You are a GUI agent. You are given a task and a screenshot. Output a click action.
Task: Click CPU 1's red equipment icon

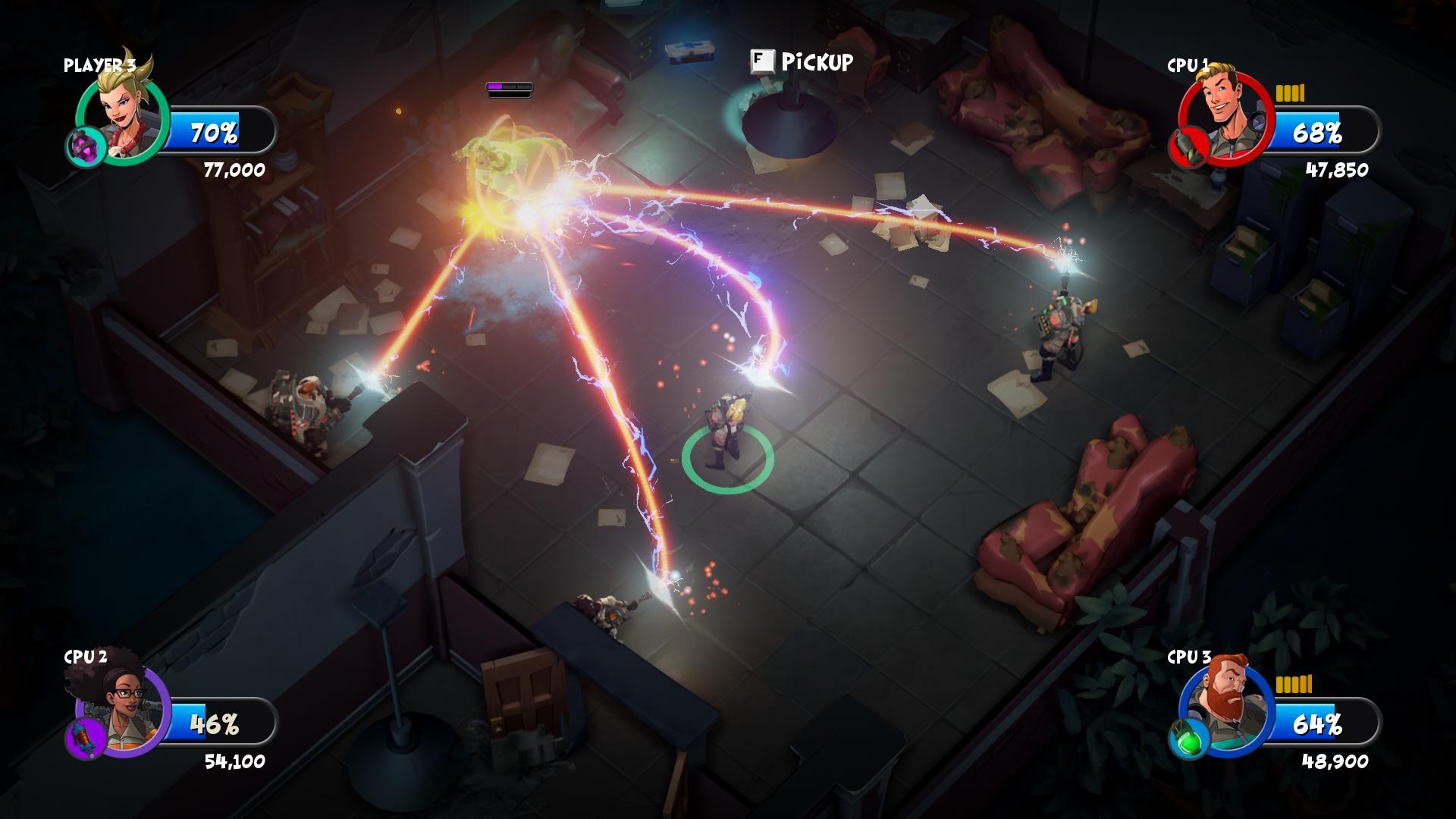coord(1188,147)
